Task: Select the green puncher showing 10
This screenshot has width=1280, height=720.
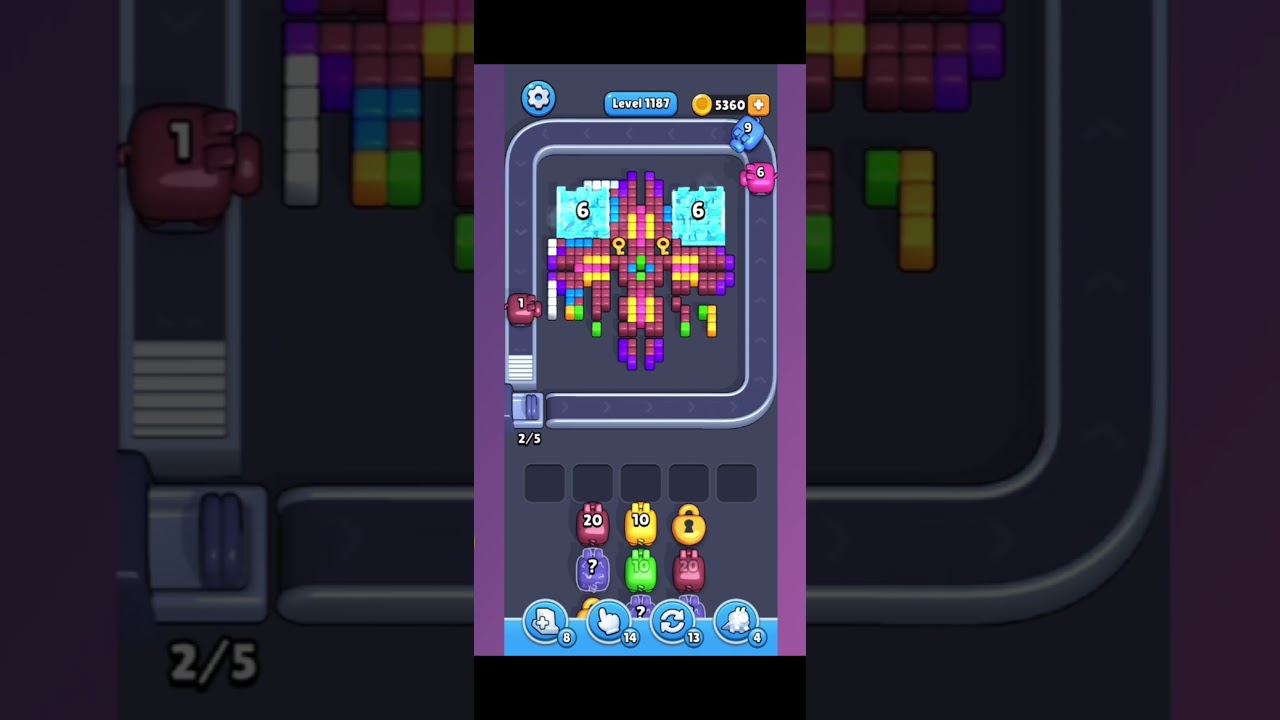Action: [641, 570]
